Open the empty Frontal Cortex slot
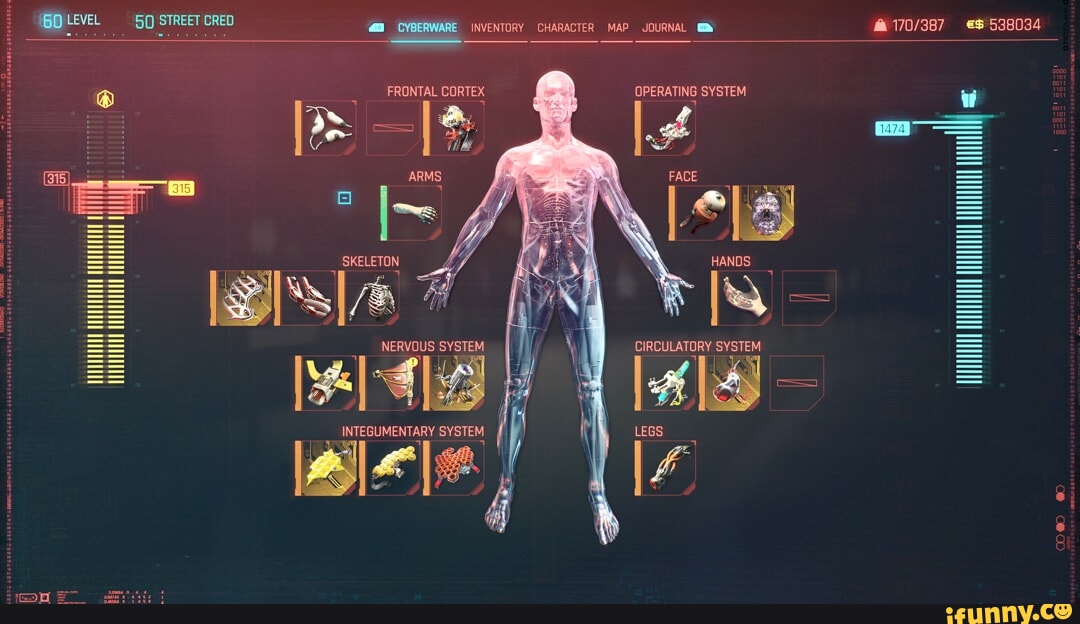 pyautogui.click(x=391, y=128)
